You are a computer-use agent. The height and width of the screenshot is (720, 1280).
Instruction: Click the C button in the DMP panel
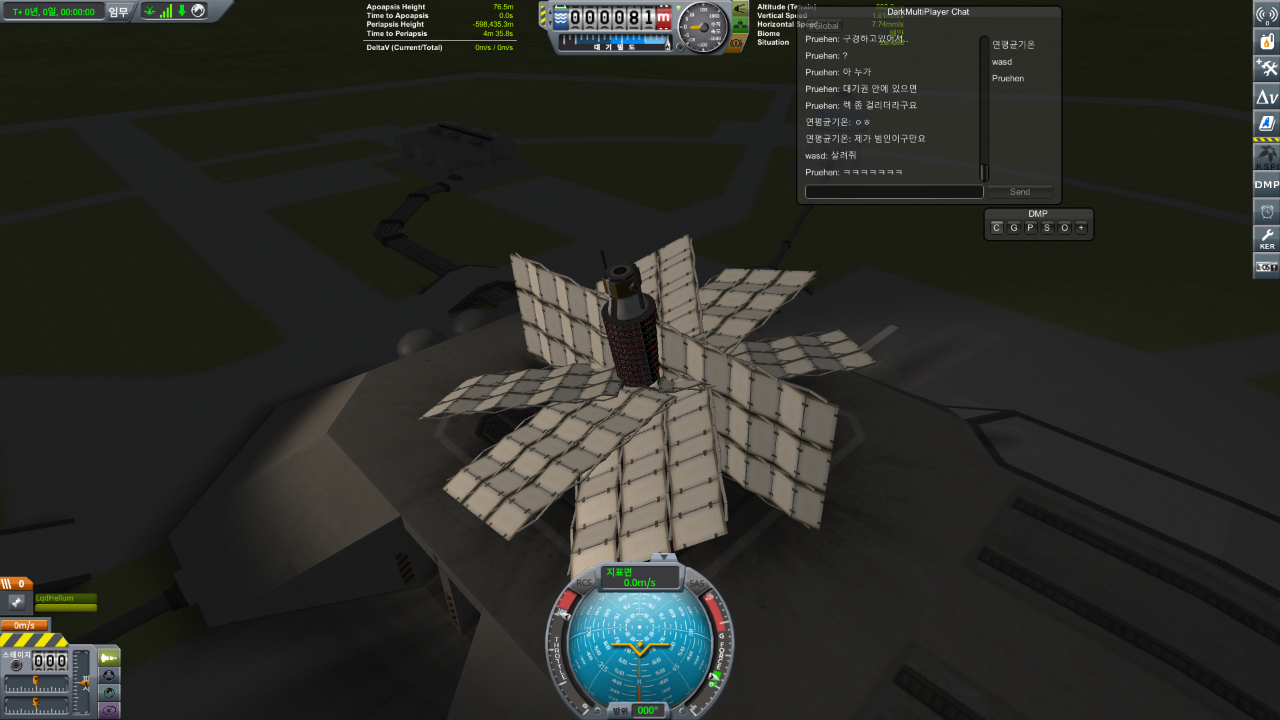coord(996,228)
